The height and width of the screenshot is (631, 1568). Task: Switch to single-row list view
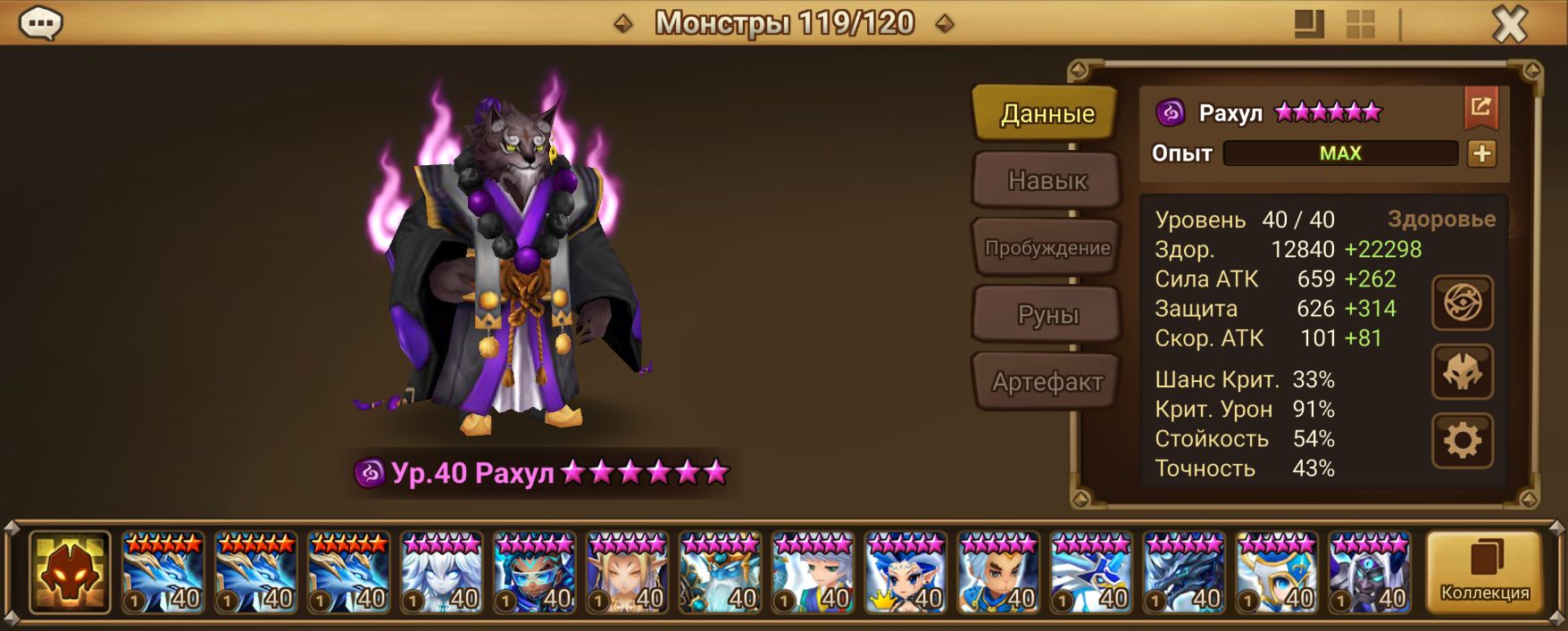(1309, 24)
